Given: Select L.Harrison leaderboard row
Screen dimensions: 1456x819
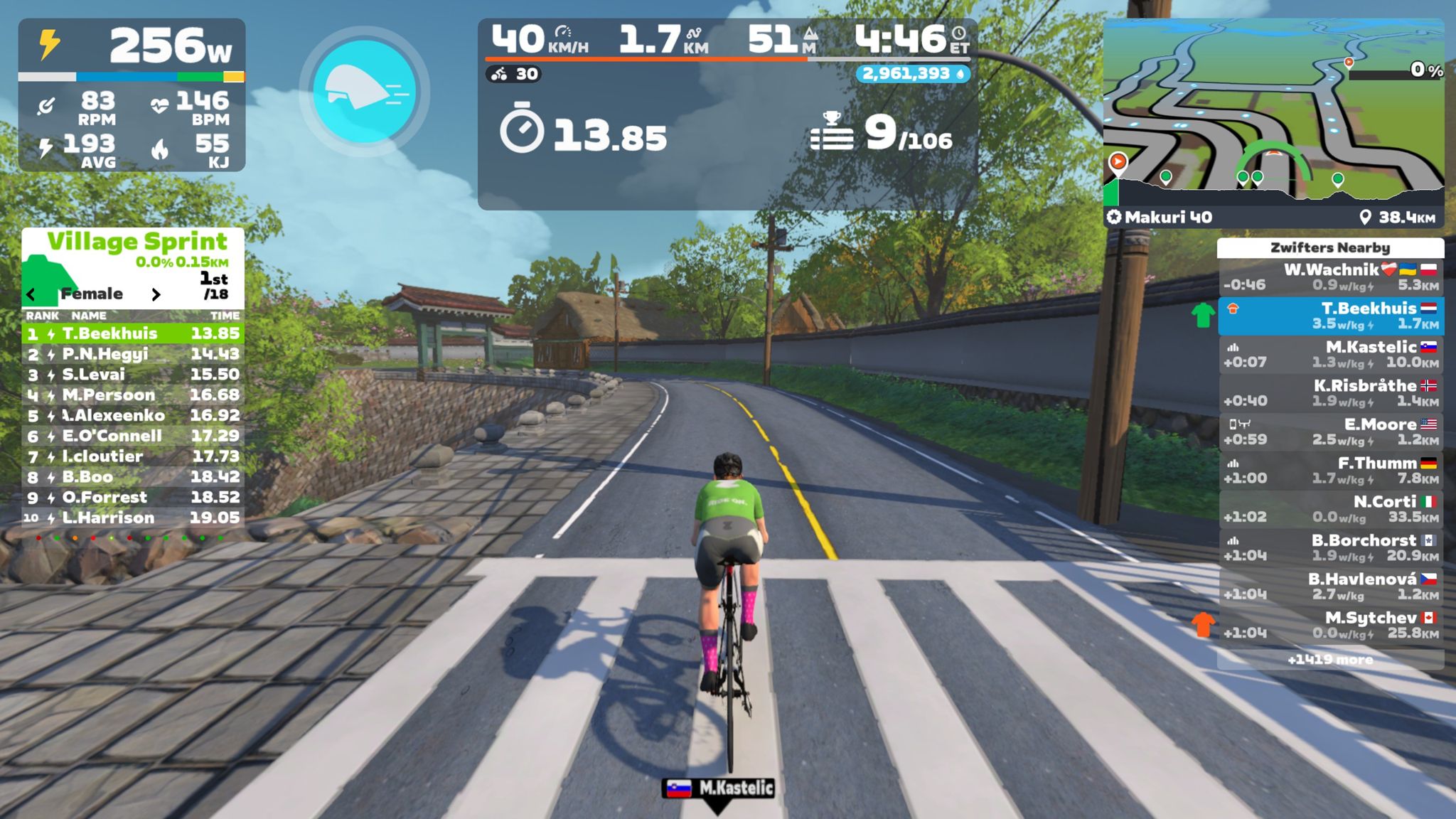Looking at the screenshot, I should [x=133, y=518].
